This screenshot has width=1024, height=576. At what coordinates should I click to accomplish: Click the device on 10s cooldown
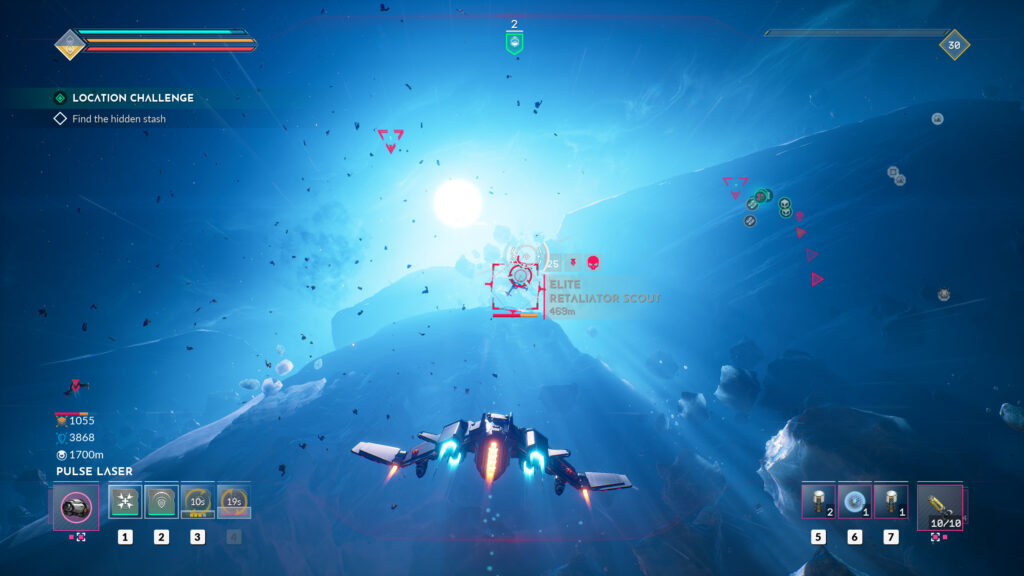pyautogui.click(x=197, y=501)
